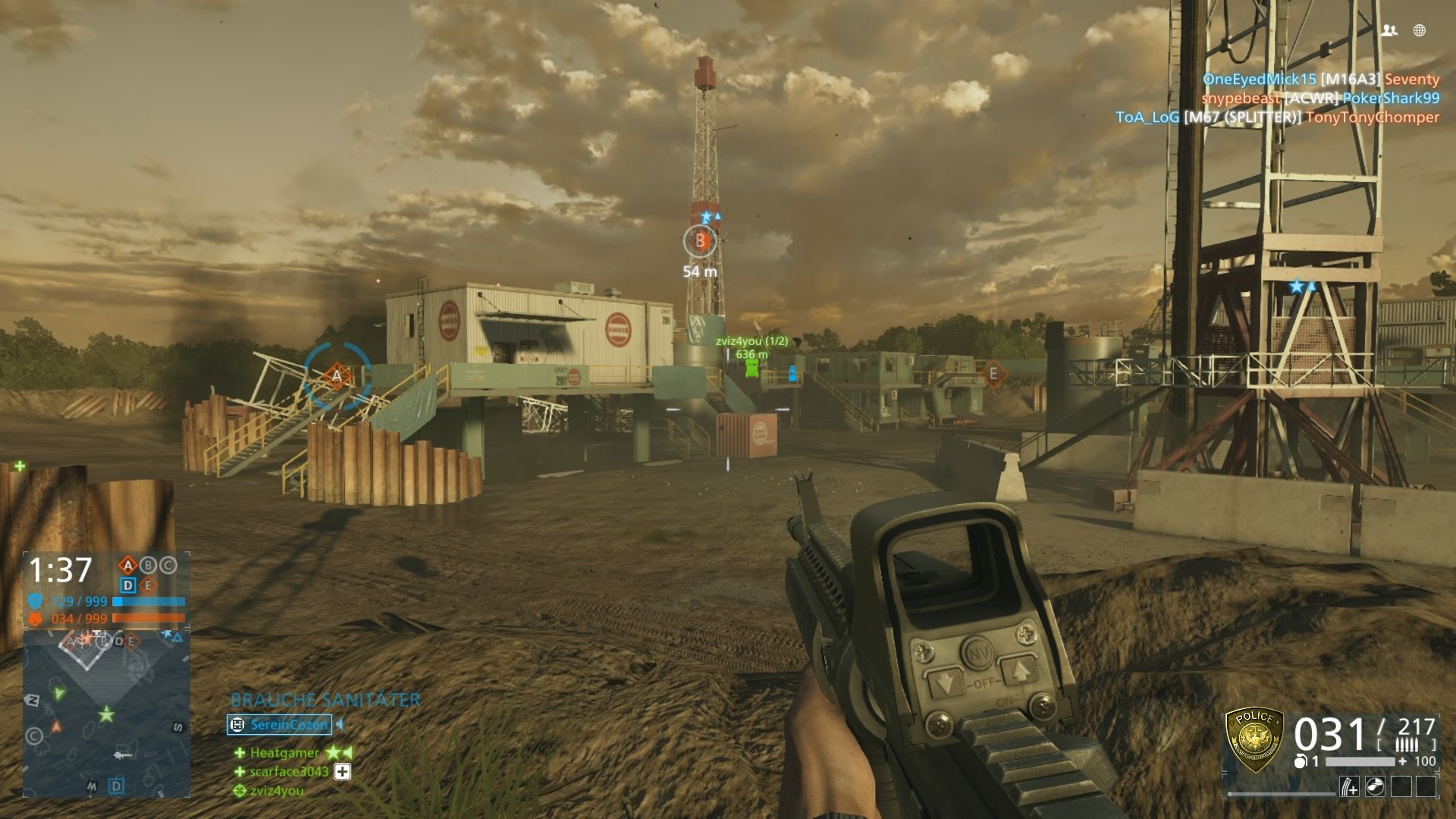Click the objective B marker showing 54 m
1456x819 pixels.
(698, 241)
